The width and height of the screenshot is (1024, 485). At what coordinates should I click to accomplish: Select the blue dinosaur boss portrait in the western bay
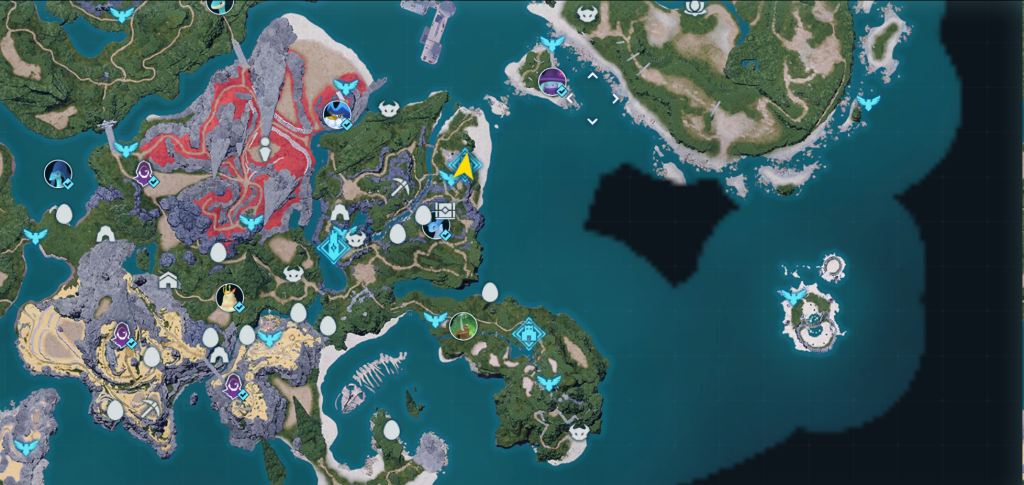57,174
